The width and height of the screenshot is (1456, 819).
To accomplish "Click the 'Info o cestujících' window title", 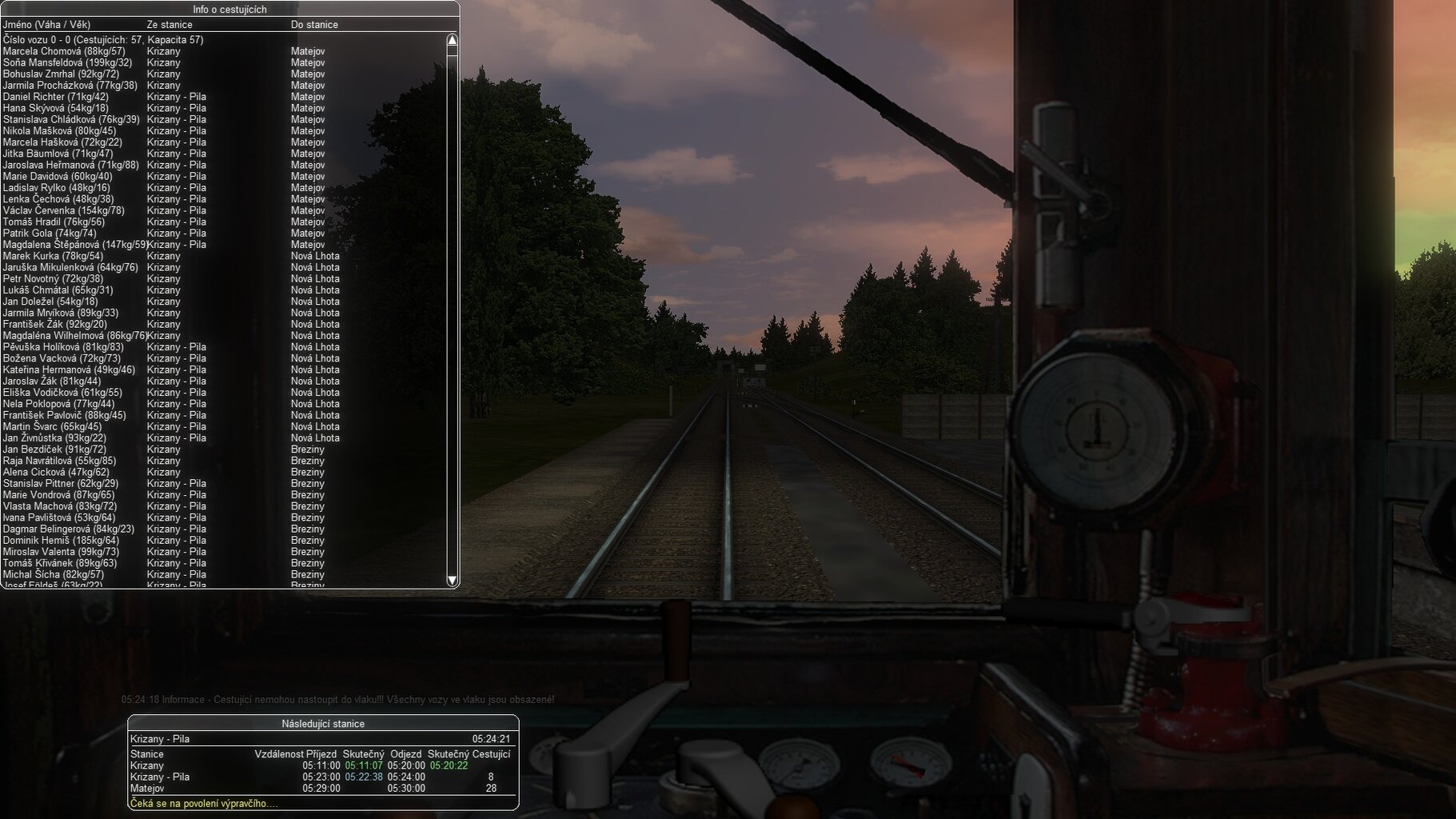I will pos(229,10).
